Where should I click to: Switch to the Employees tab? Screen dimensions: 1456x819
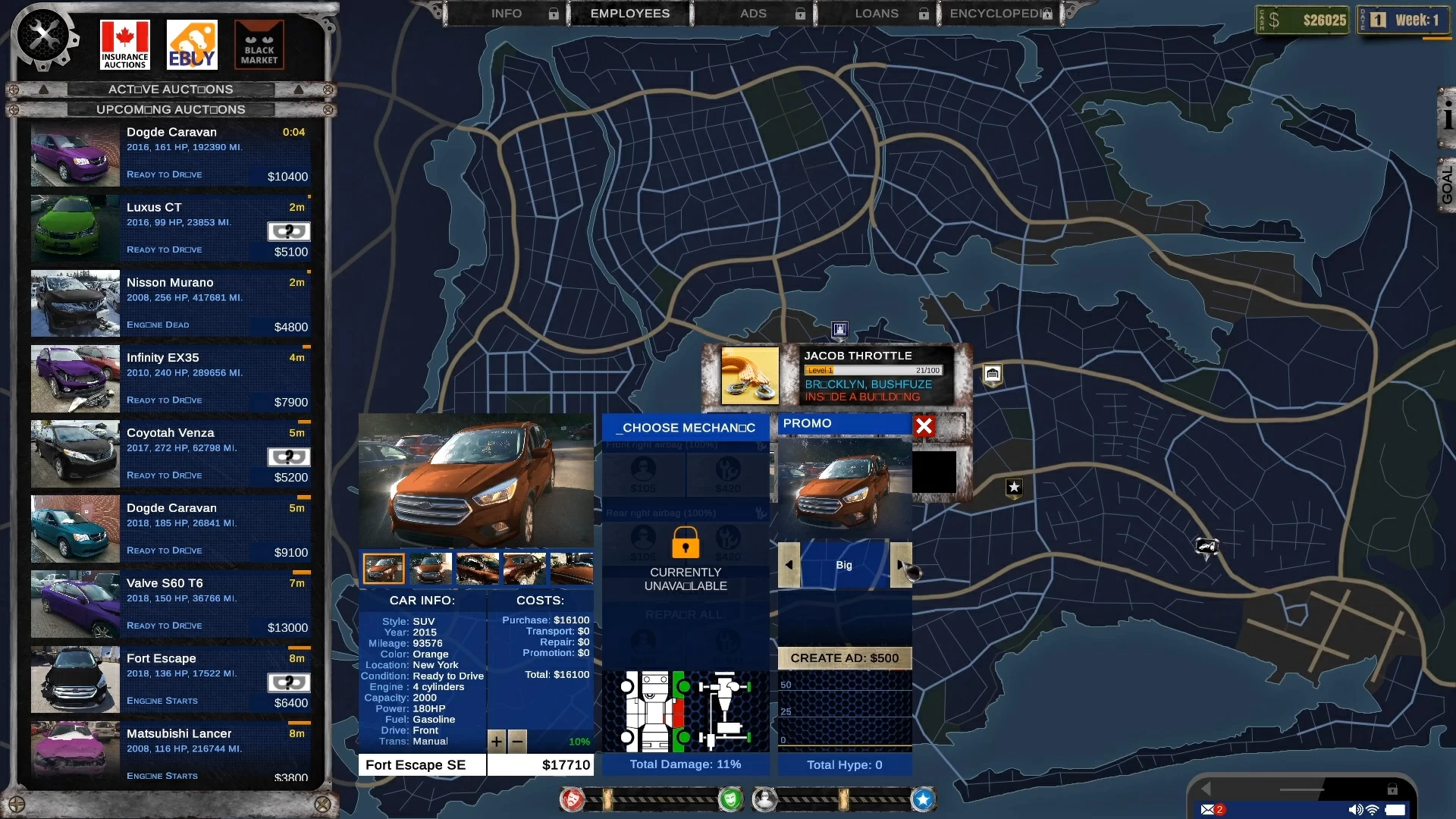pos(629,14)
